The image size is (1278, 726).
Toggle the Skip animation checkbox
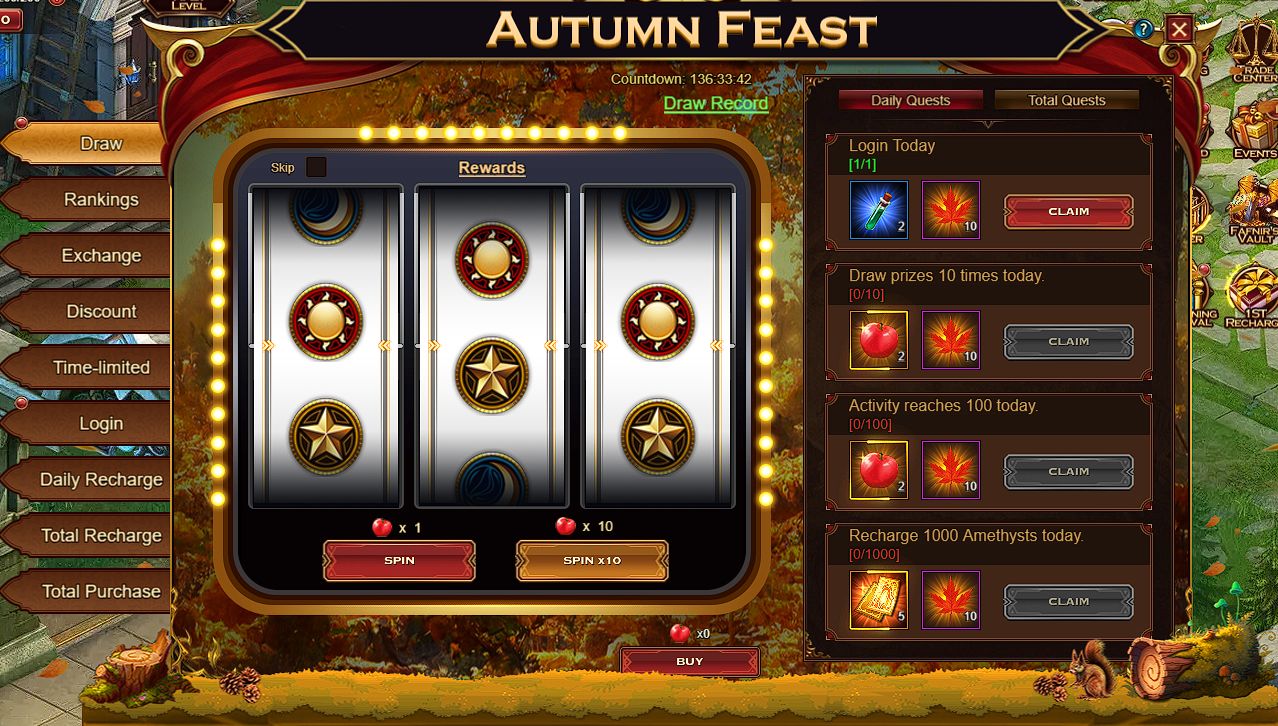[x=316, y=167]
